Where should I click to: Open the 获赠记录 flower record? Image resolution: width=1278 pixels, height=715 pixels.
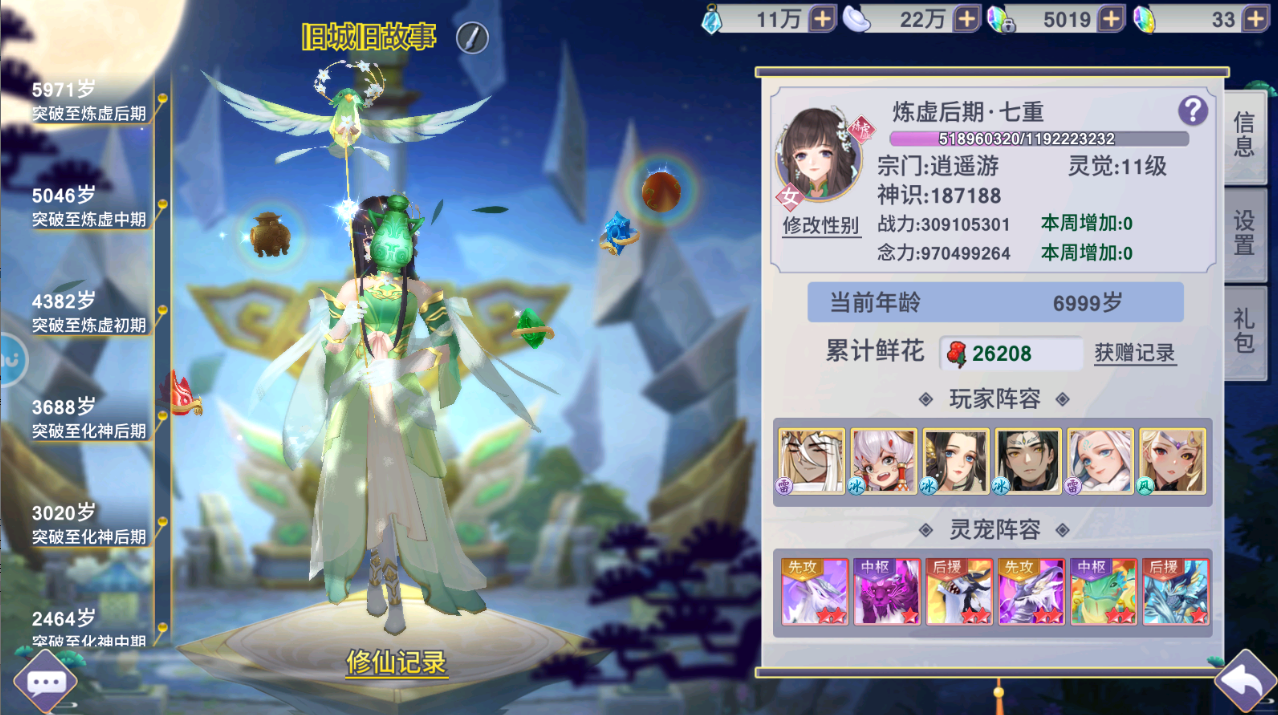(x=1134, y=353)
